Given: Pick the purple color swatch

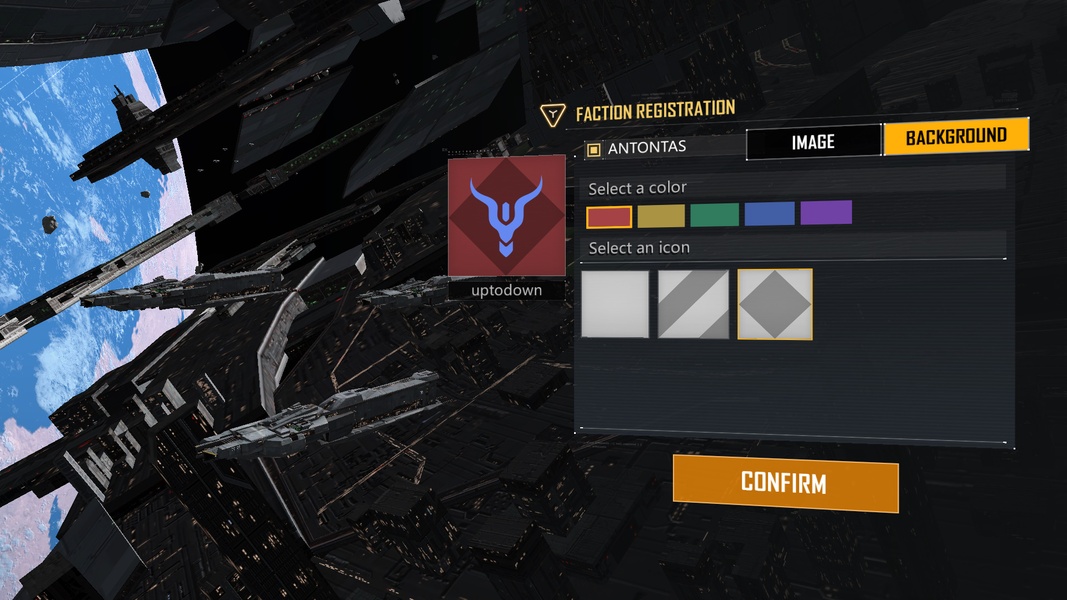Looking at the screenshot, I should coord(826,212).
